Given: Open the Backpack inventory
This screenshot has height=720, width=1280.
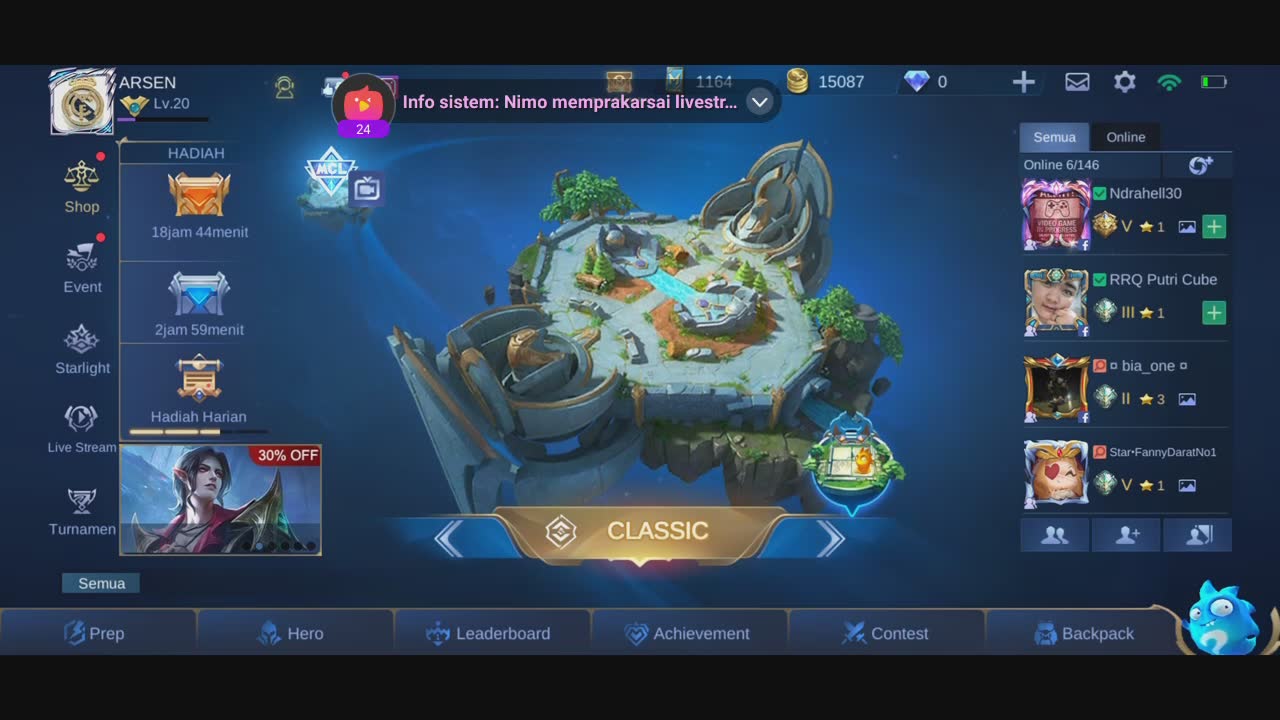Looking at the screenshot, I should tap(1084, 633).
